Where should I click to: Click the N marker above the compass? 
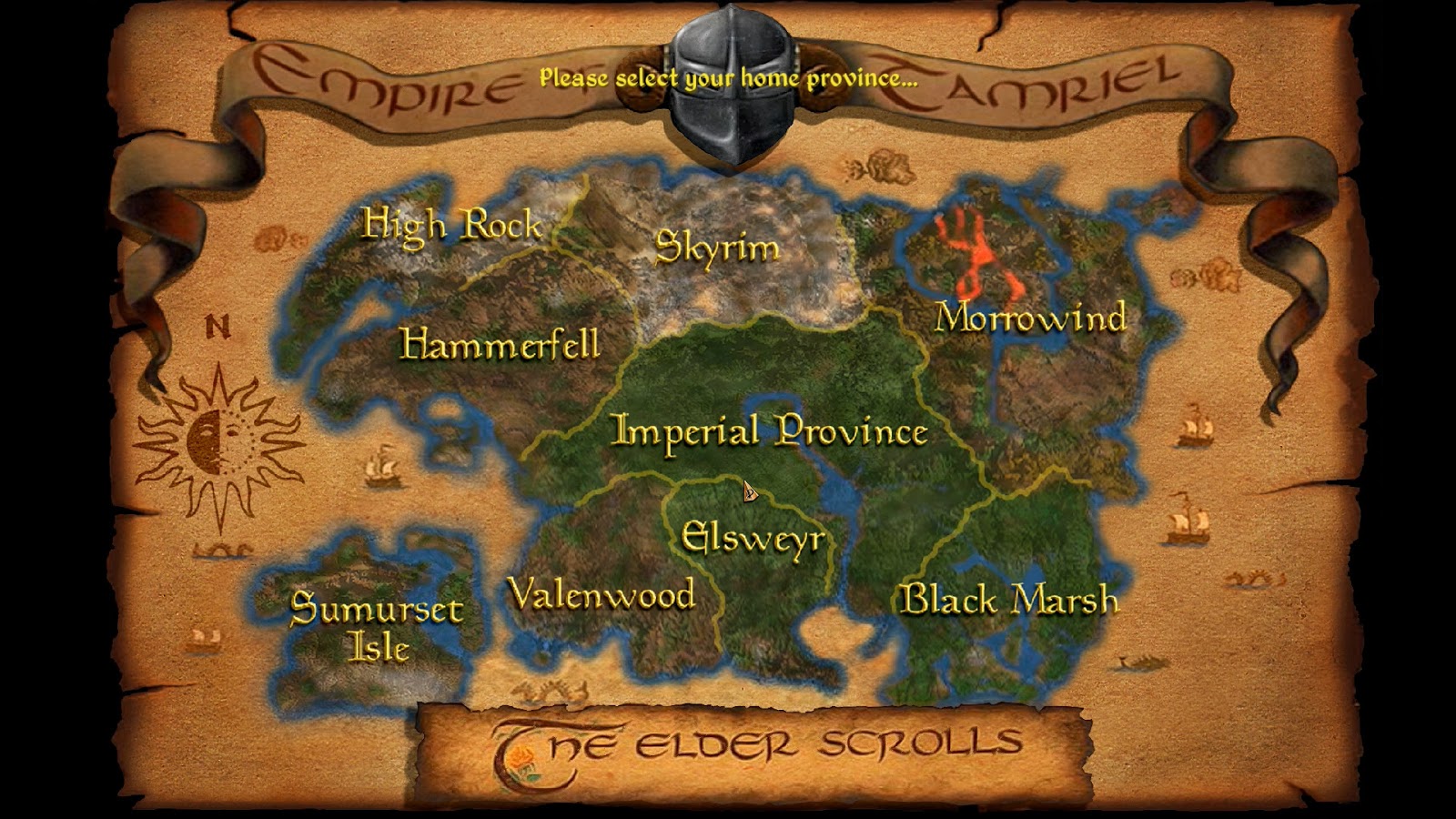pos(218,323)
